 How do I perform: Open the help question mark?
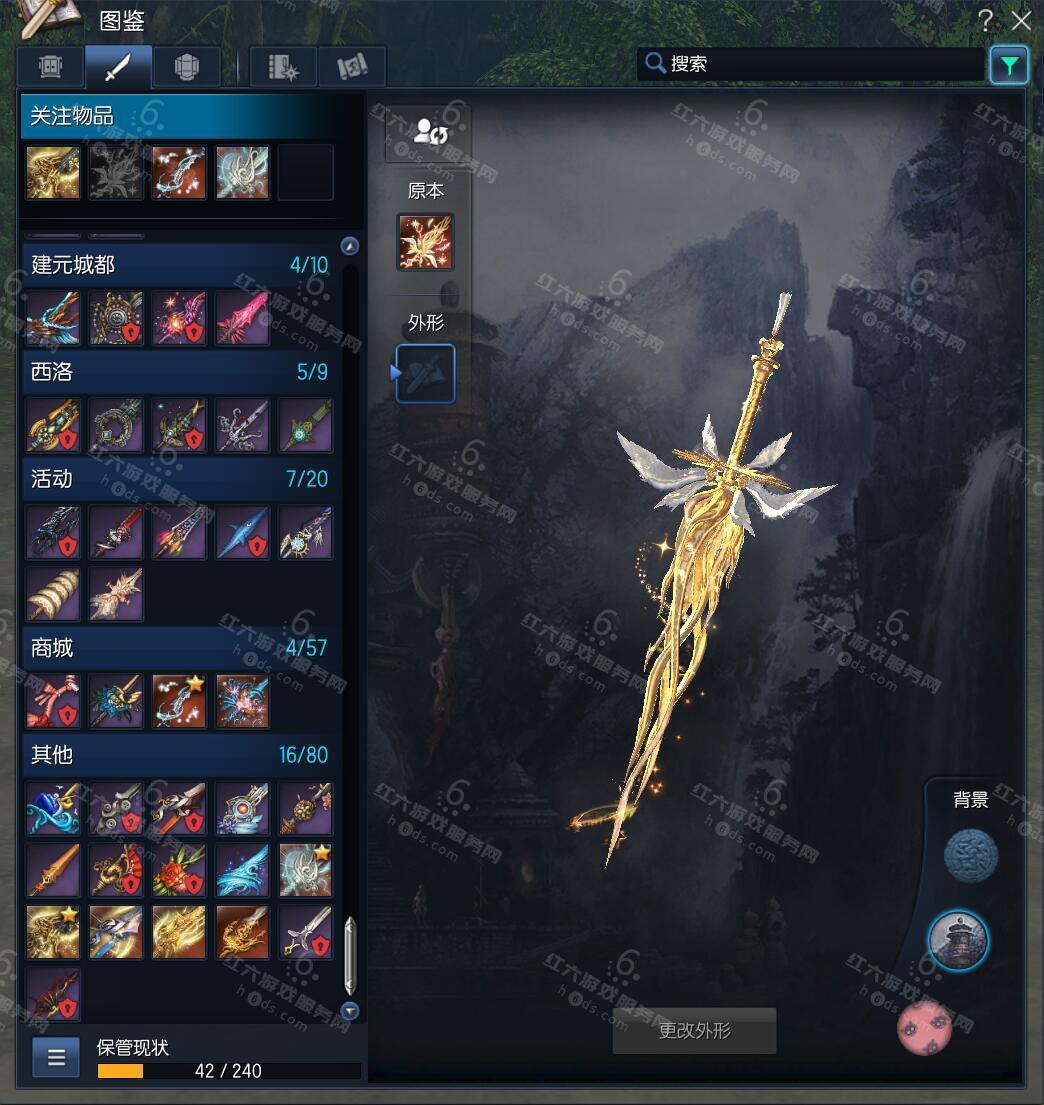986,20
